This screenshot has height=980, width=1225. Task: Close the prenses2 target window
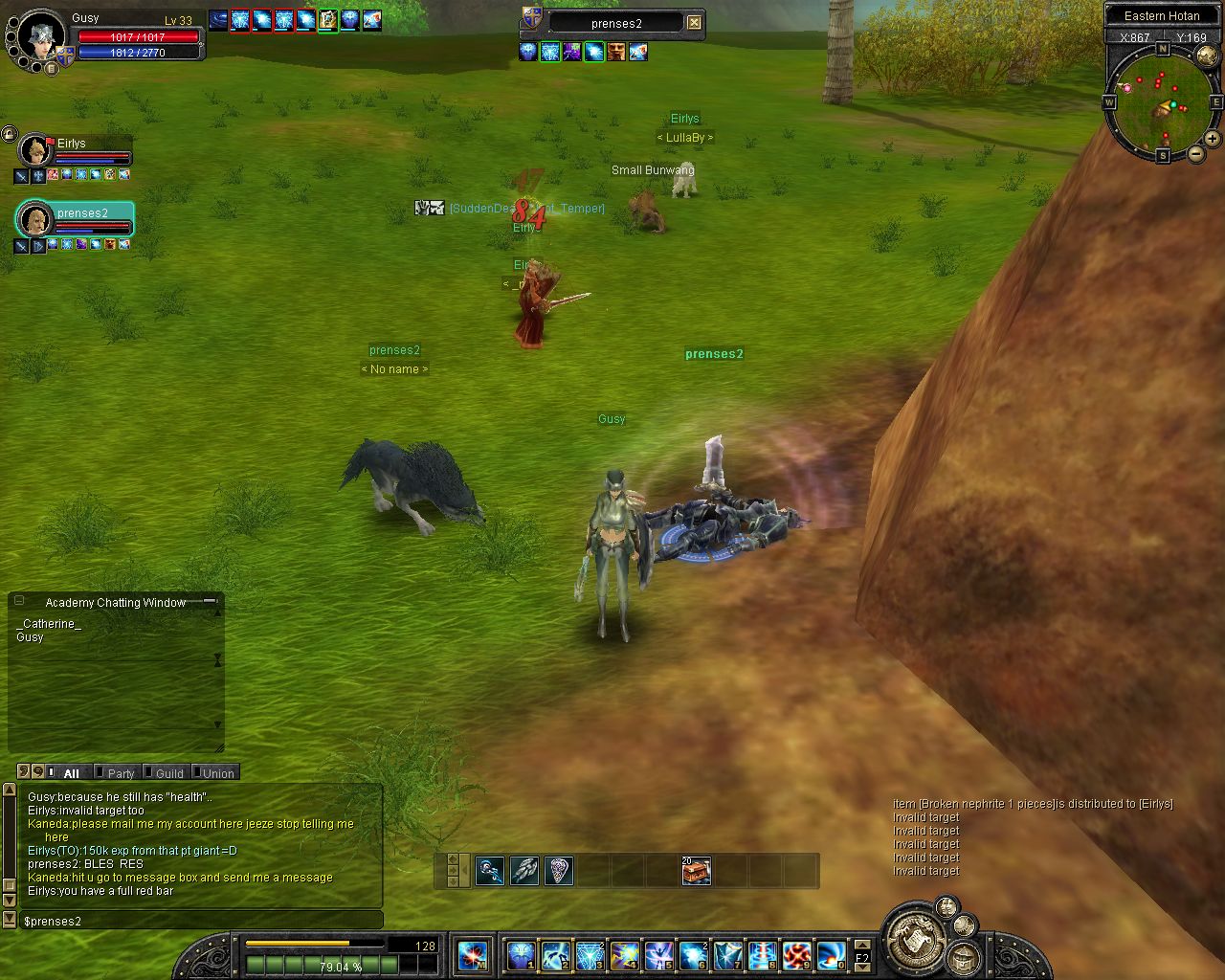(x=694, y=23)
